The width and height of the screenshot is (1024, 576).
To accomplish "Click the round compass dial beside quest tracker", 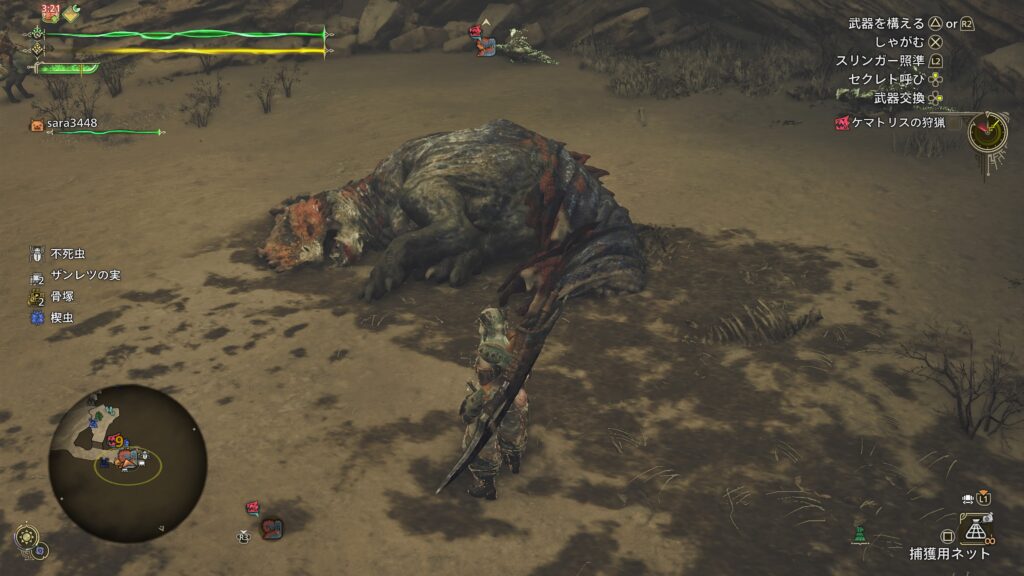I will (x=986, y=131).
